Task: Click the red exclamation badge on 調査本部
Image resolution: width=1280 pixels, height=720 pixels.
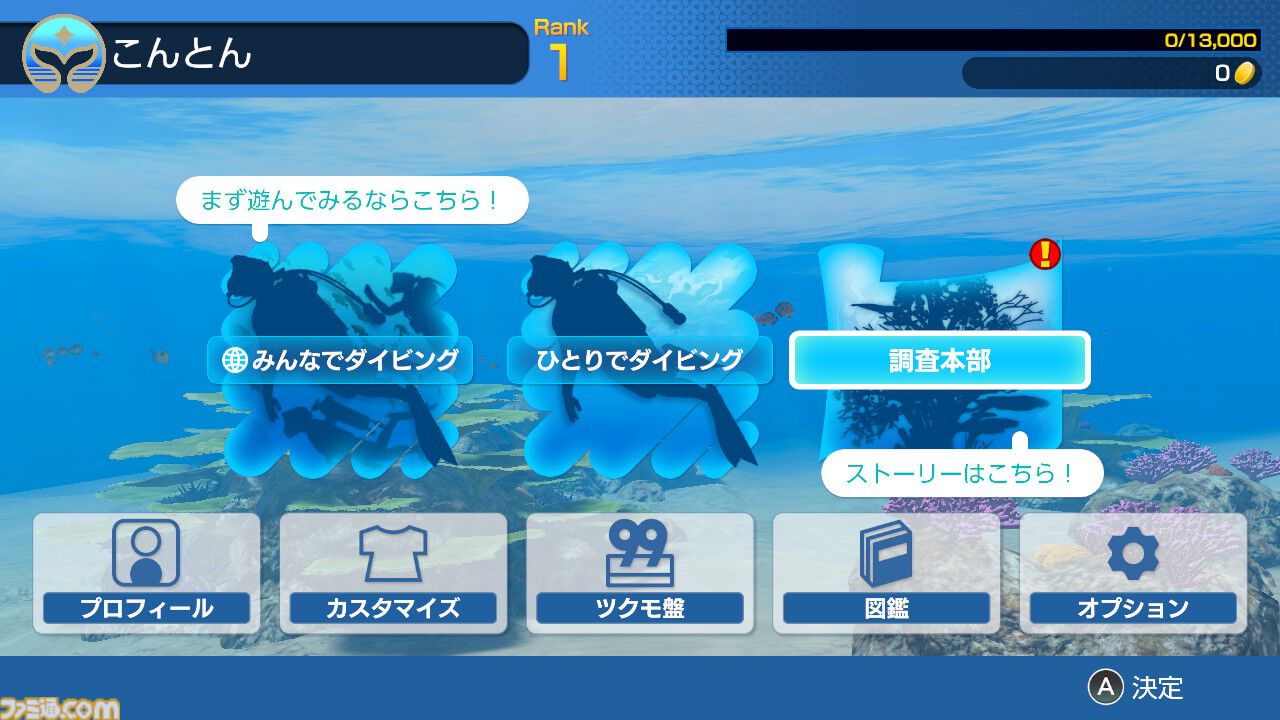Action: click(1043, 255)
